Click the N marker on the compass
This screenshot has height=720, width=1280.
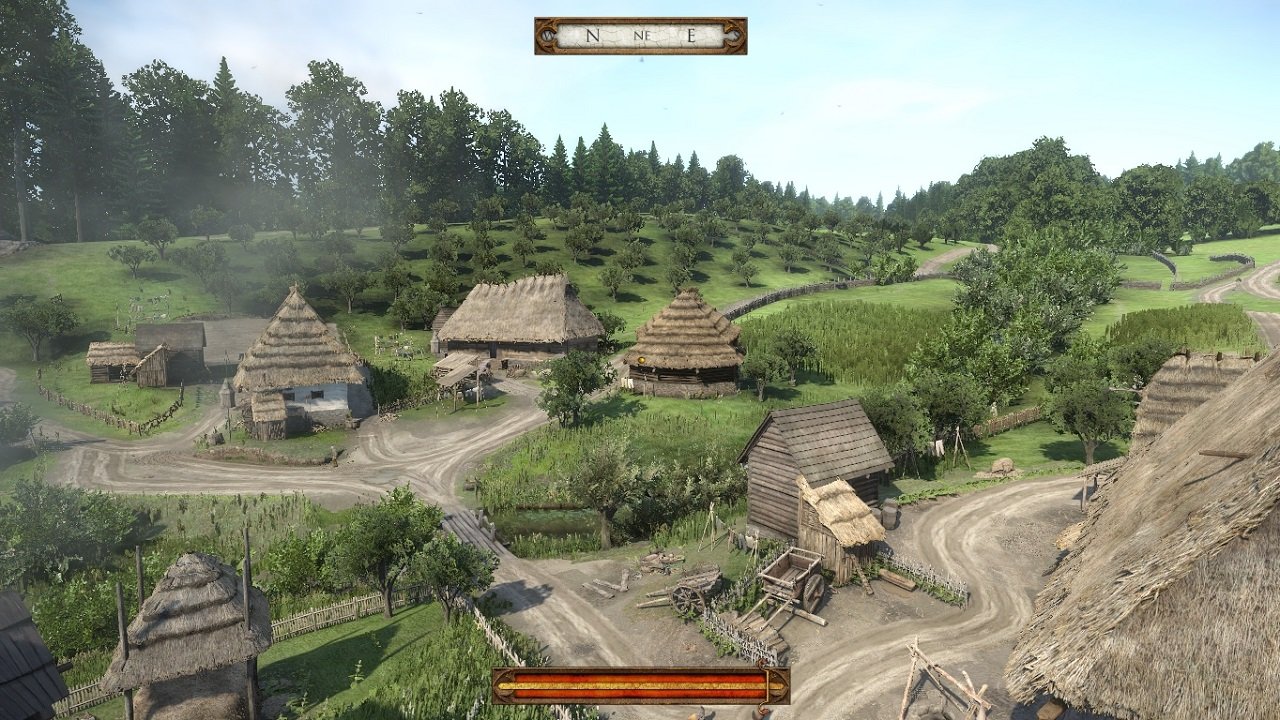click(592, 35)
